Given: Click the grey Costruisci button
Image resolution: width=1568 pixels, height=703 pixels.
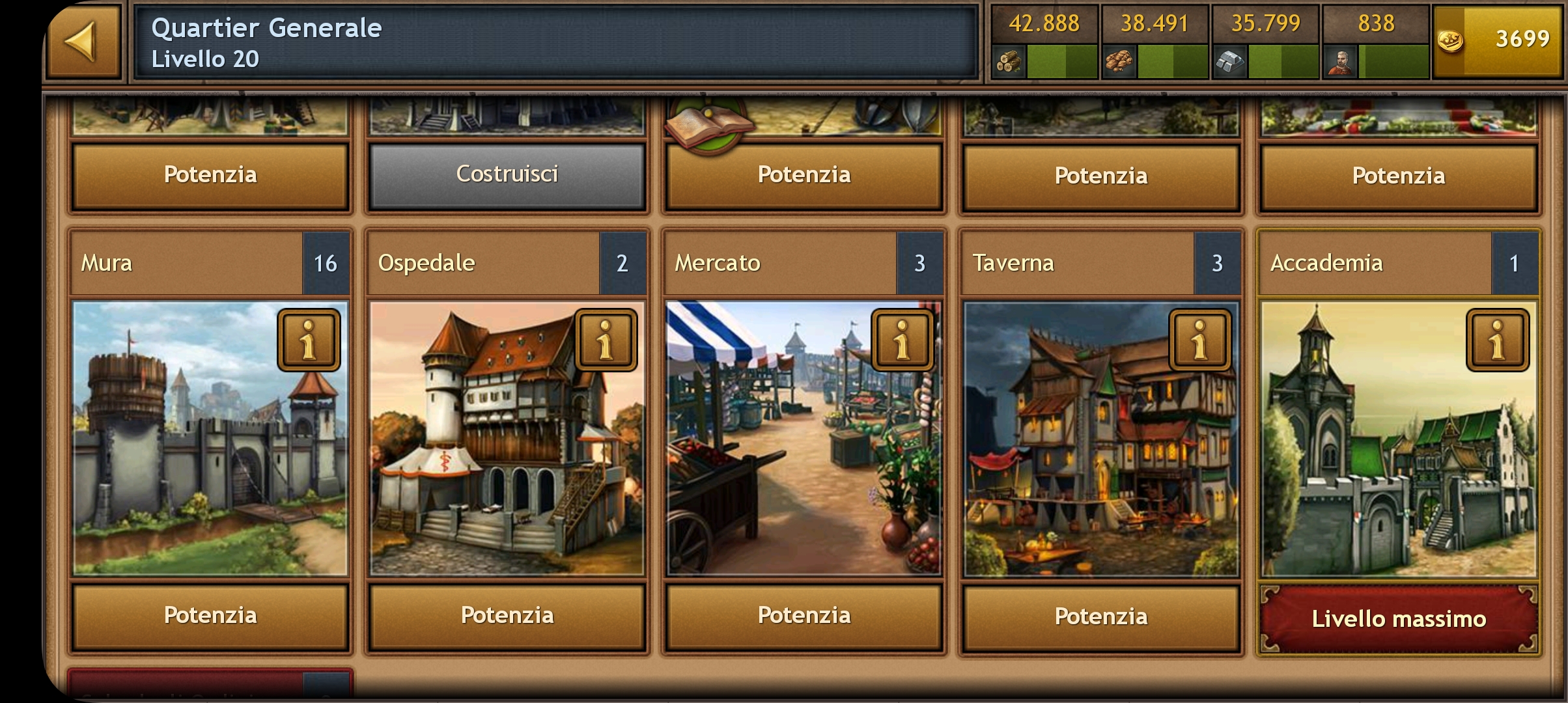Looking at the screenshot, I should click(x=507, y=174).
